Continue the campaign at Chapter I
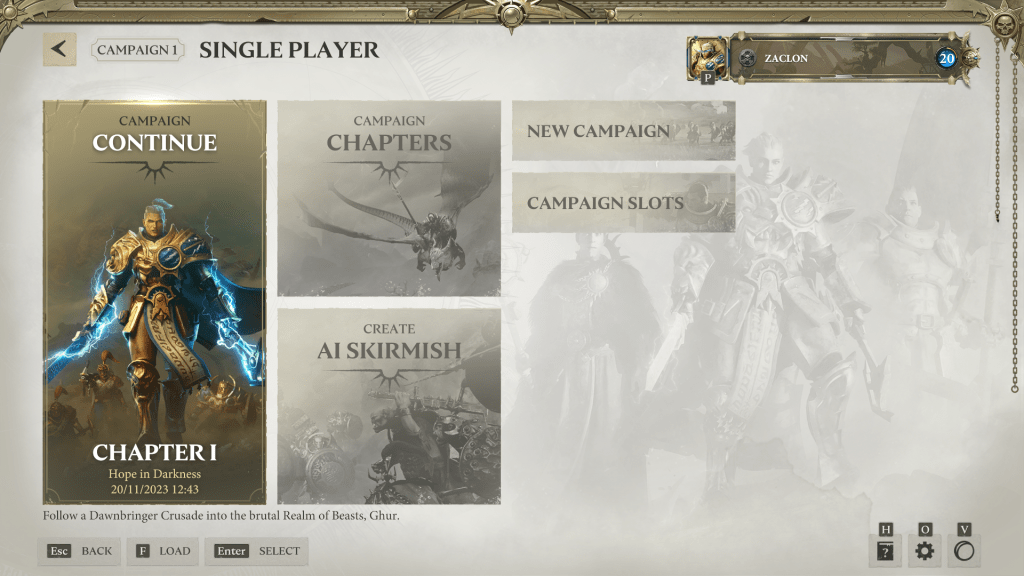The height and width of the screenshot is (576, 1024). coord(154,301)
